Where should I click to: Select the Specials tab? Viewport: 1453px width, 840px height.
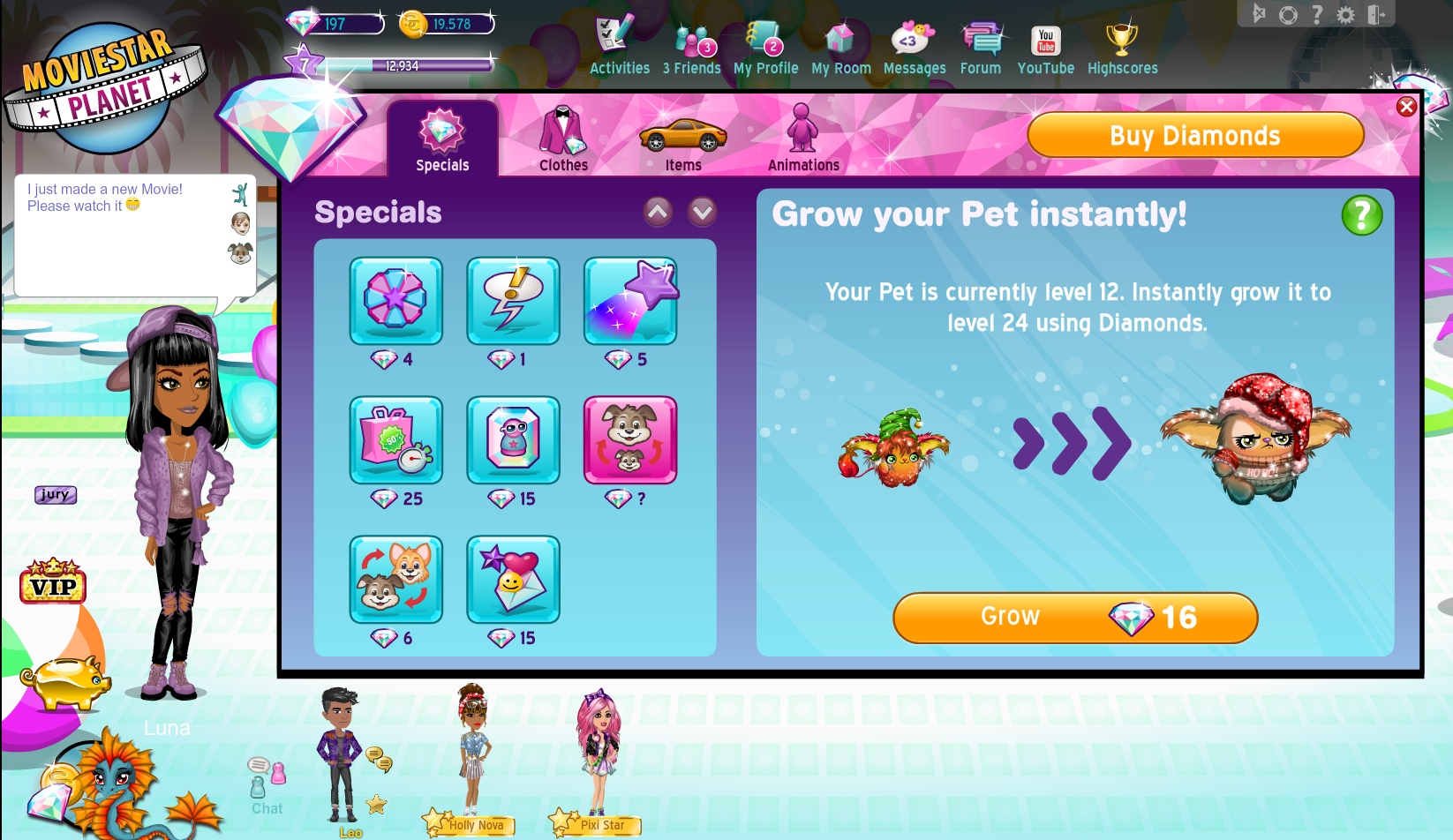click(x=442, y=140)
